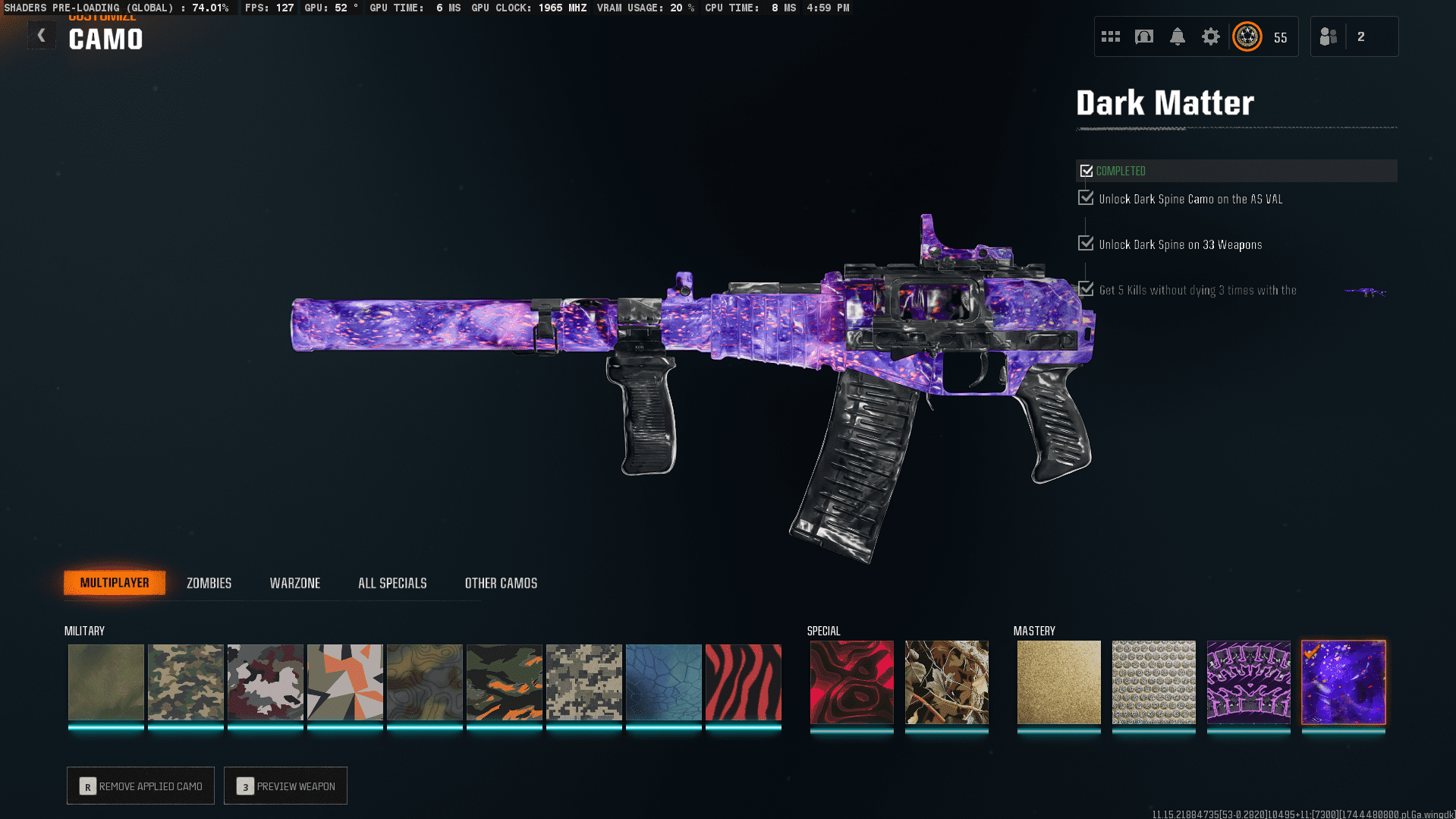
Task: Open the notifications bell
Action: pyautogui.click(x=1177, y=36)
